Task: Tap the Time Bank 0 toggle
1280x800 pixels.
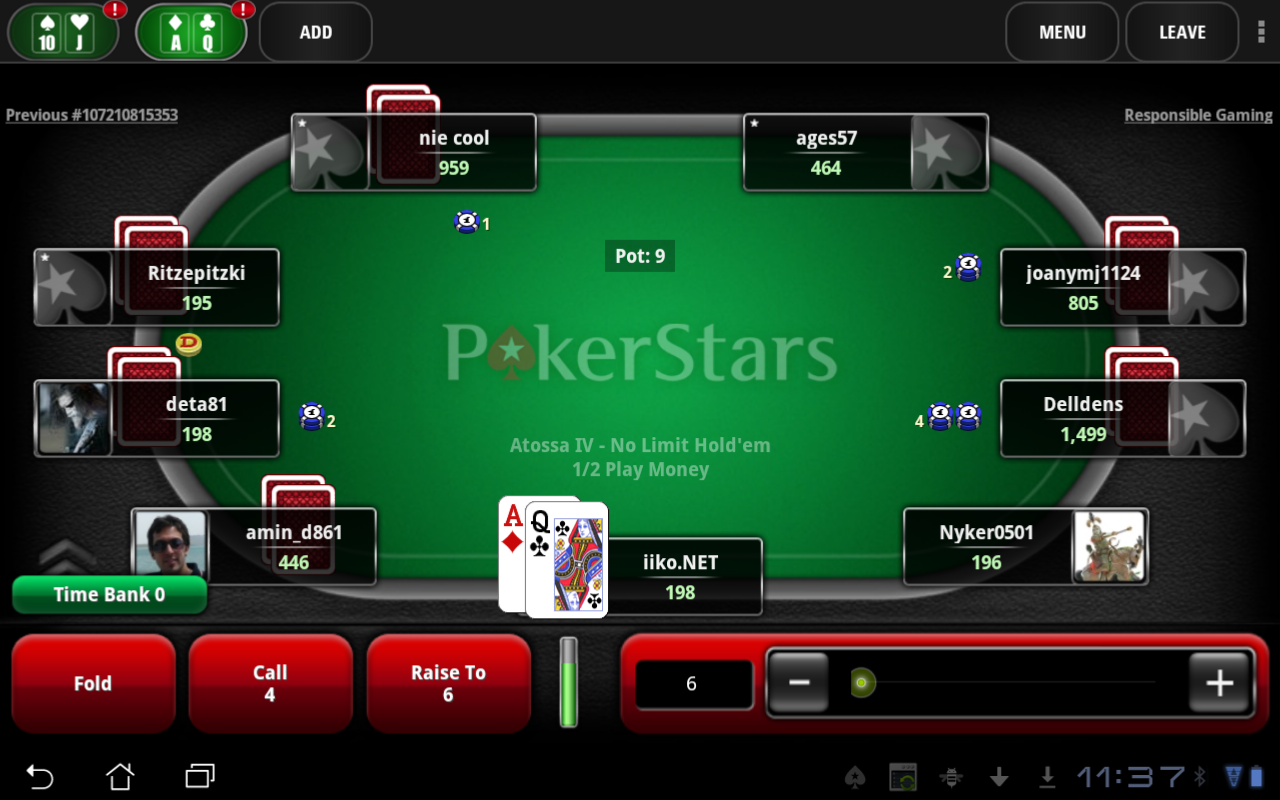Action: pyautogui.click(x=109, y=594)
